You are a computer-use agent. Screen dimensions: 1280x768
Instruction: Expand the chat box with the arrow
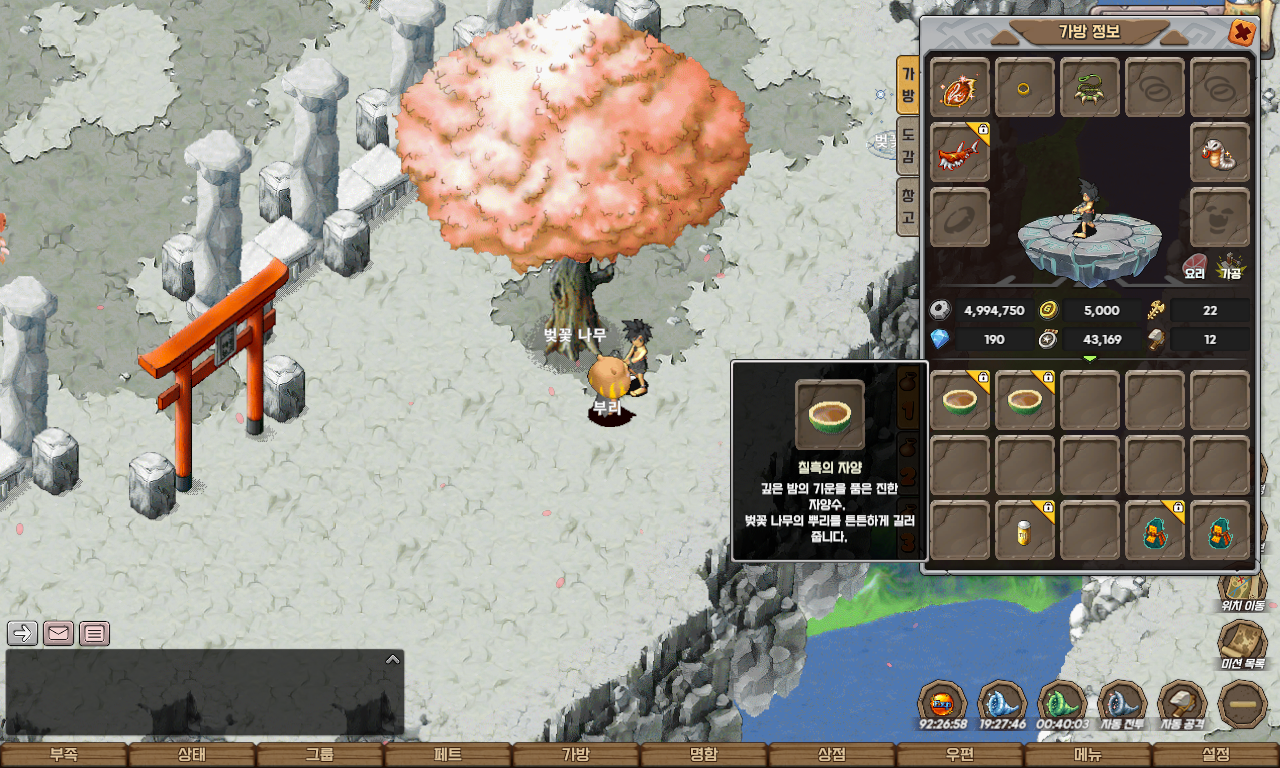pos(393,659)
